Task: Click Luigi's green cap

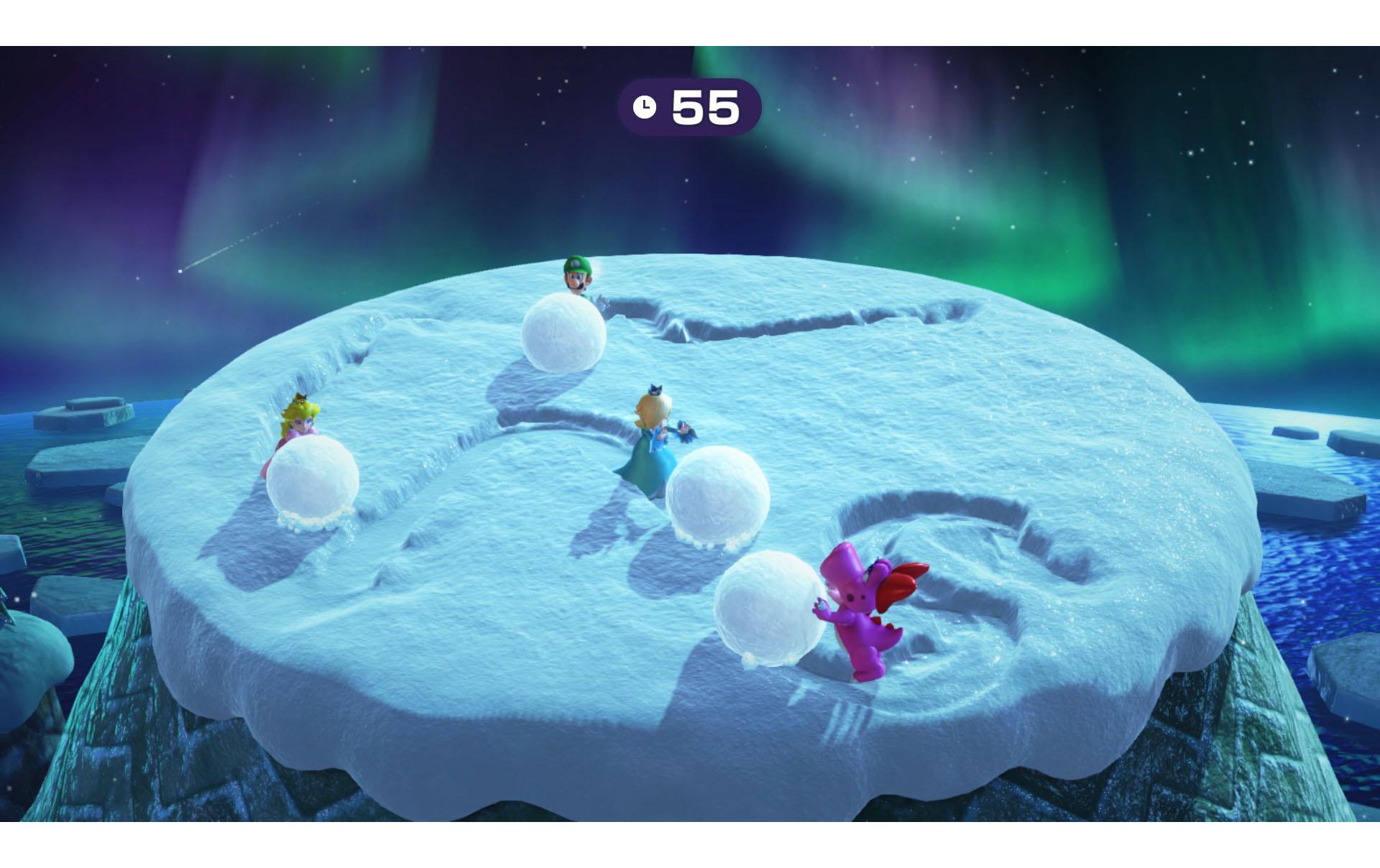Action: click(x=575, y=264)
